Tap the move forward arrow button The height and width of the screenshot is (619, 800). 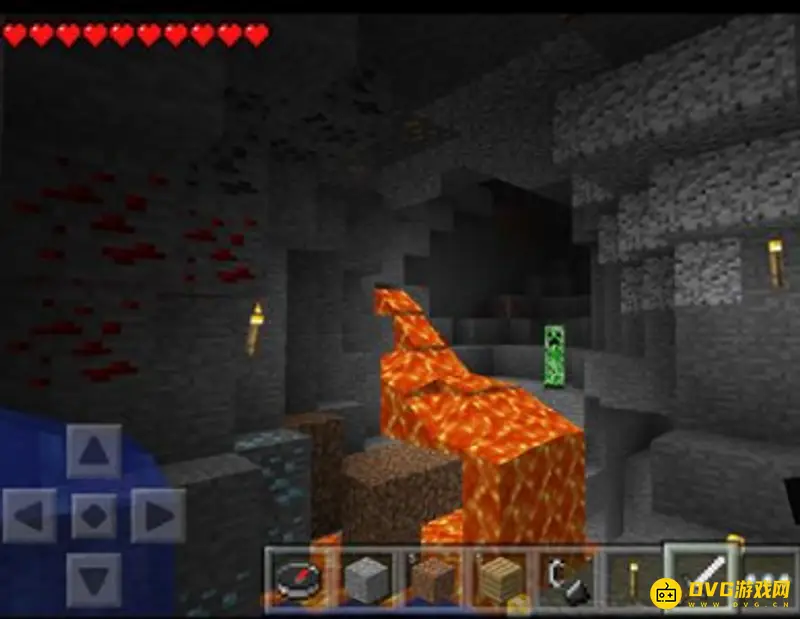tap(94, 454)
